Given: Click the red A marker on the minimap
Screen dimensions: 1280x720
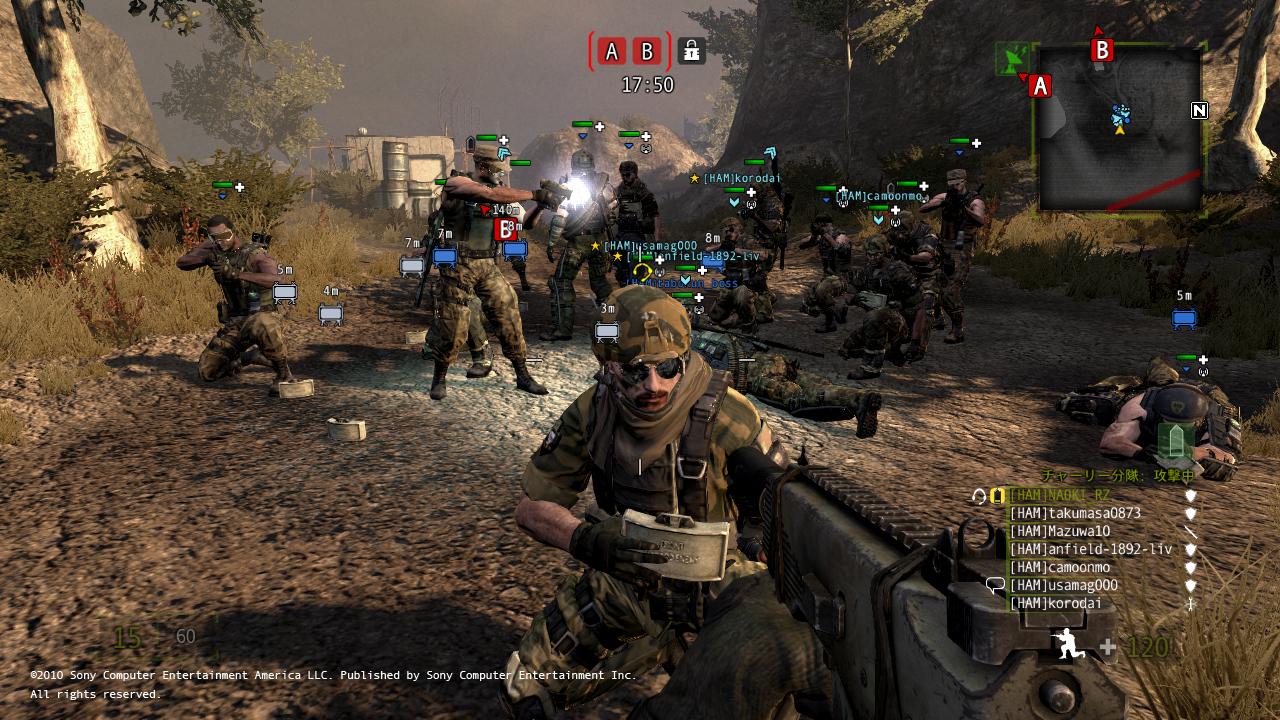Looking at the screenshot, I should [1040, 86].
